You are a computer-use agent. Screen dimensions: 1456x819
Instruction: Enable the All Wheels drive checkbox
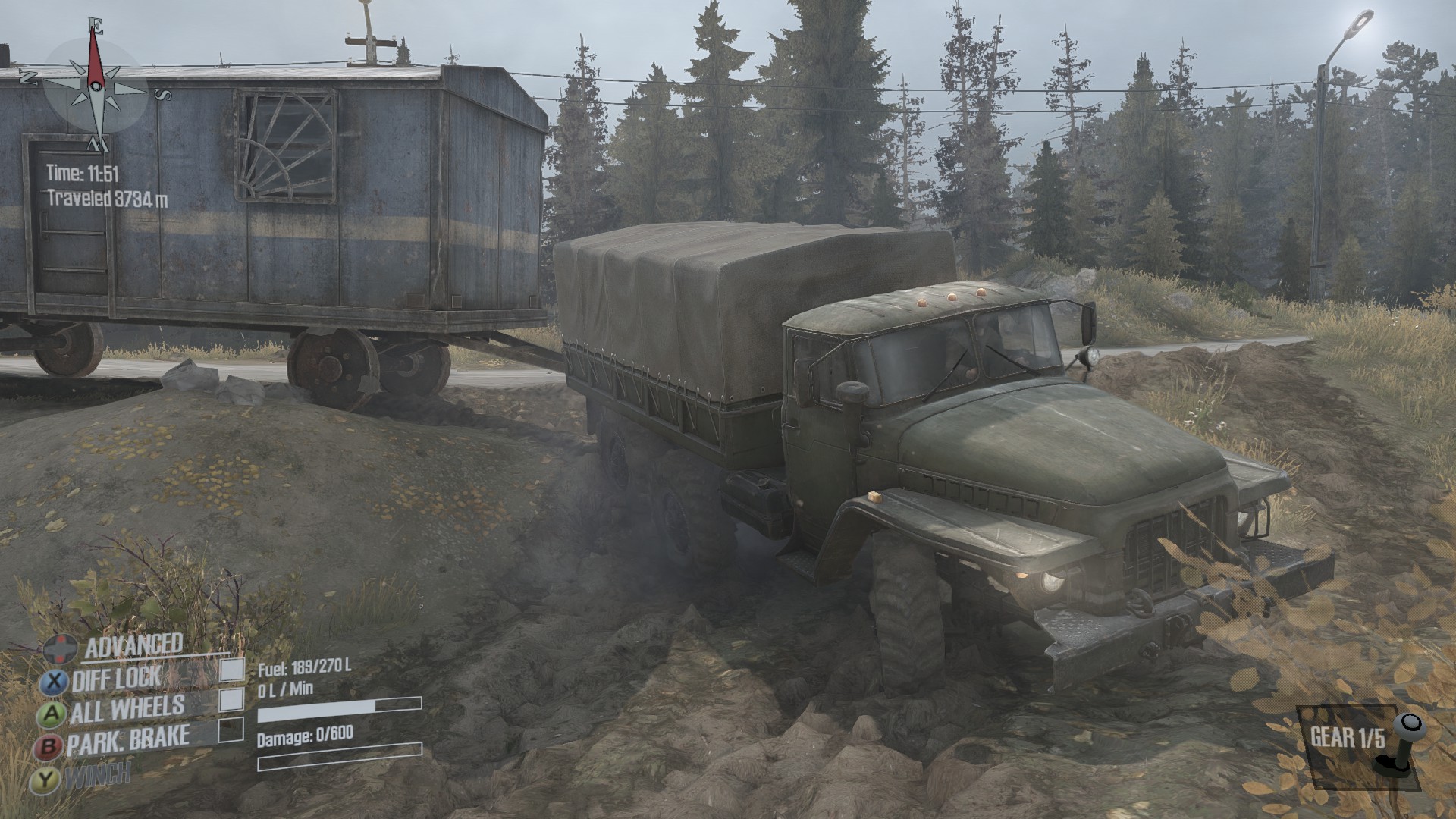(x=231, y=700)
